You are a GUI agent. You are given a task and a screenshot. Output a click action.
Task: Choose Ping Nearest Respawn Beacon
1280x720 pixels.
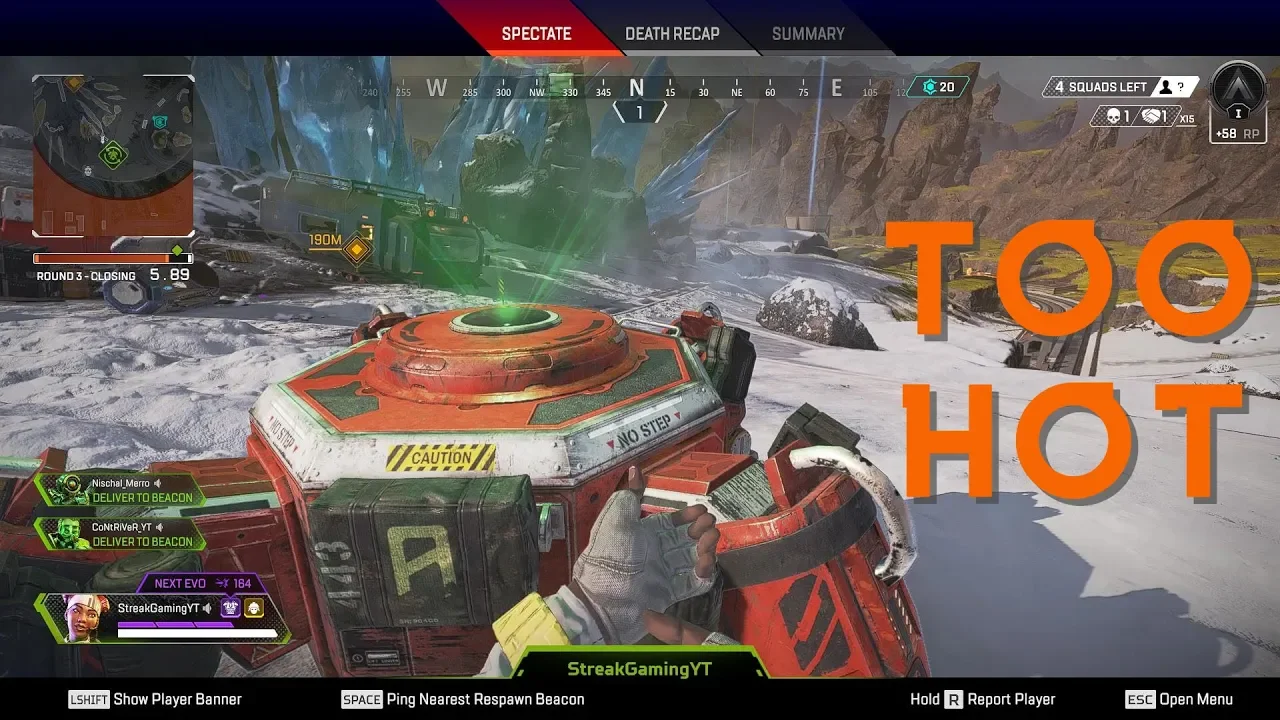click(463, 700)
